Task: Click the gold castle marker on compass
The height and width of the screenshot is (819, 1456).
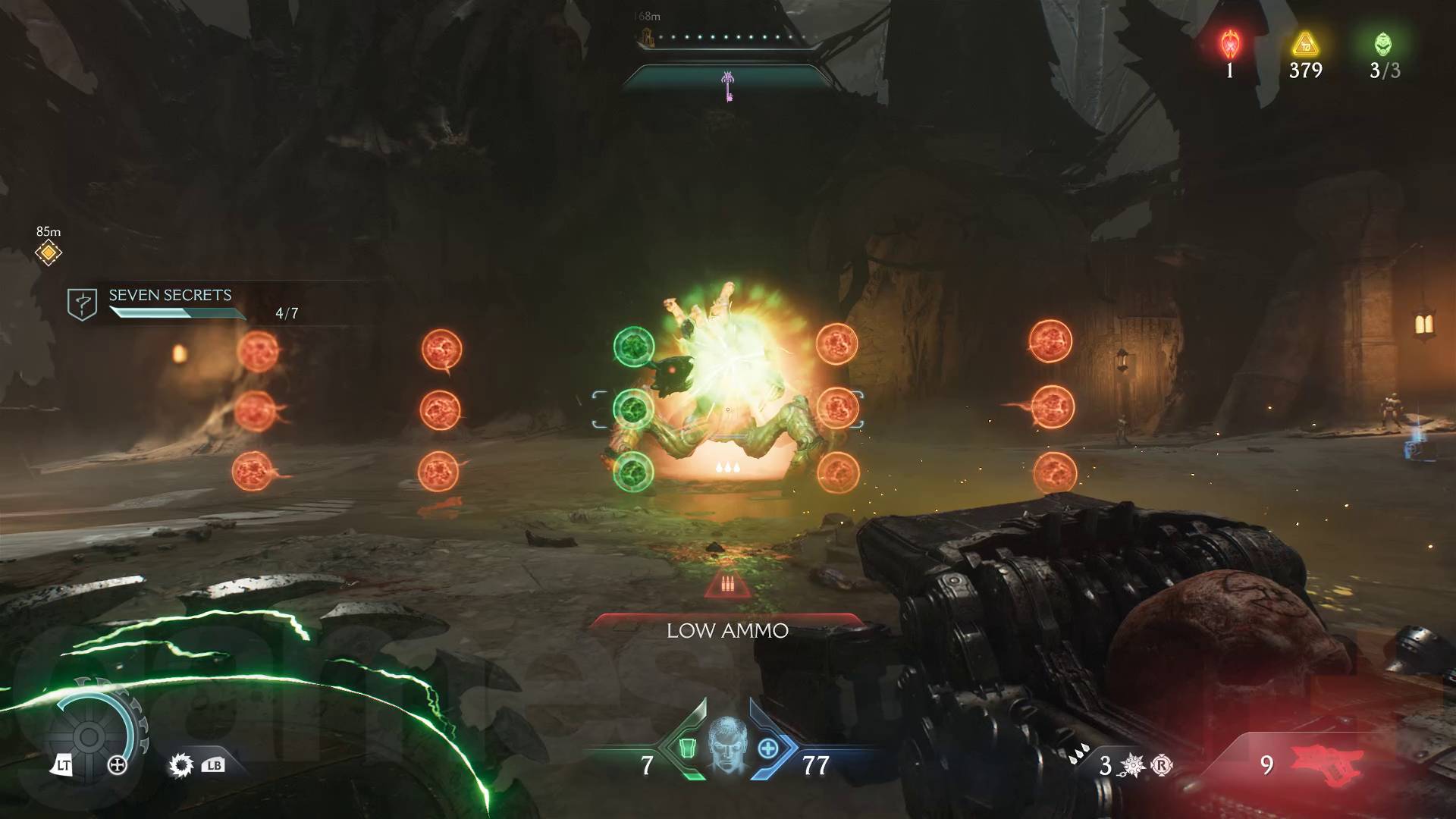Action: point(648,36)
